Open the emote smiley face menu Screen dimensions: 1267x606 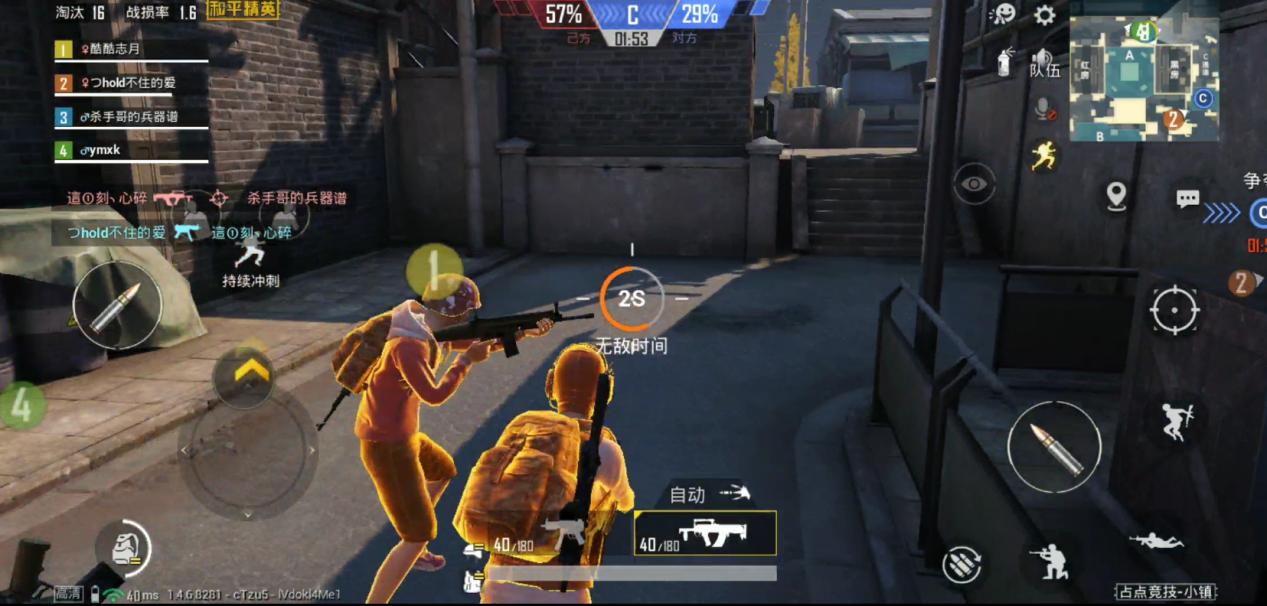coord(1003,14)
